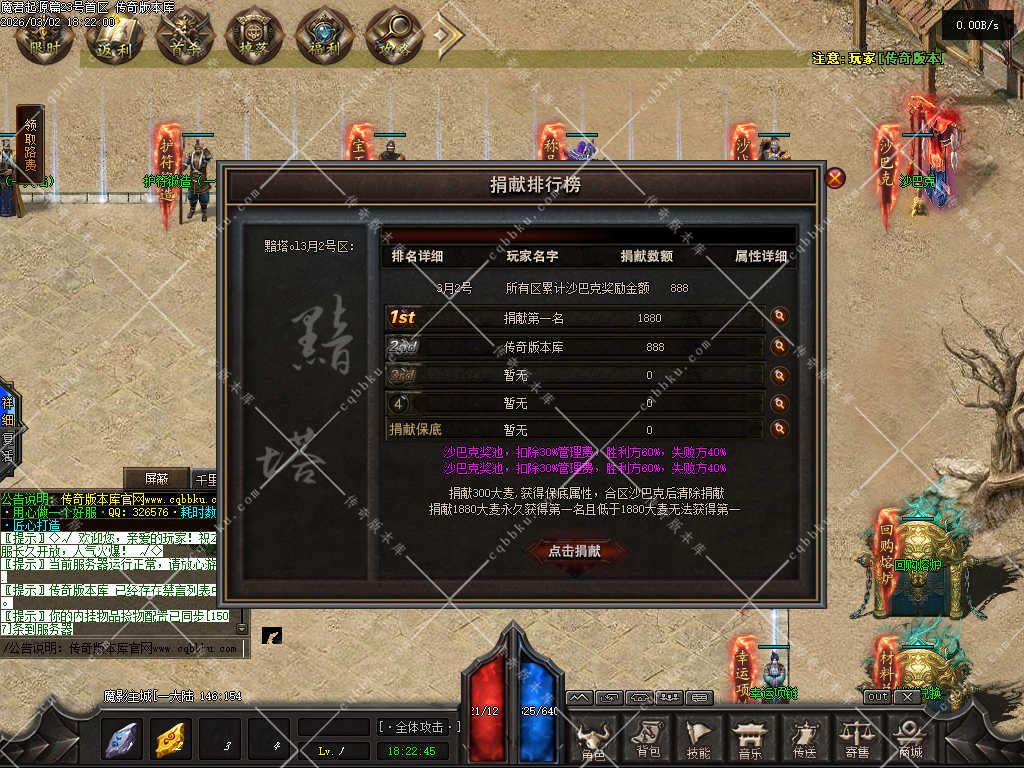Select the 屏蔽 chat filter tab
This screenshot has width=1024, height=768.
point(156,478)
